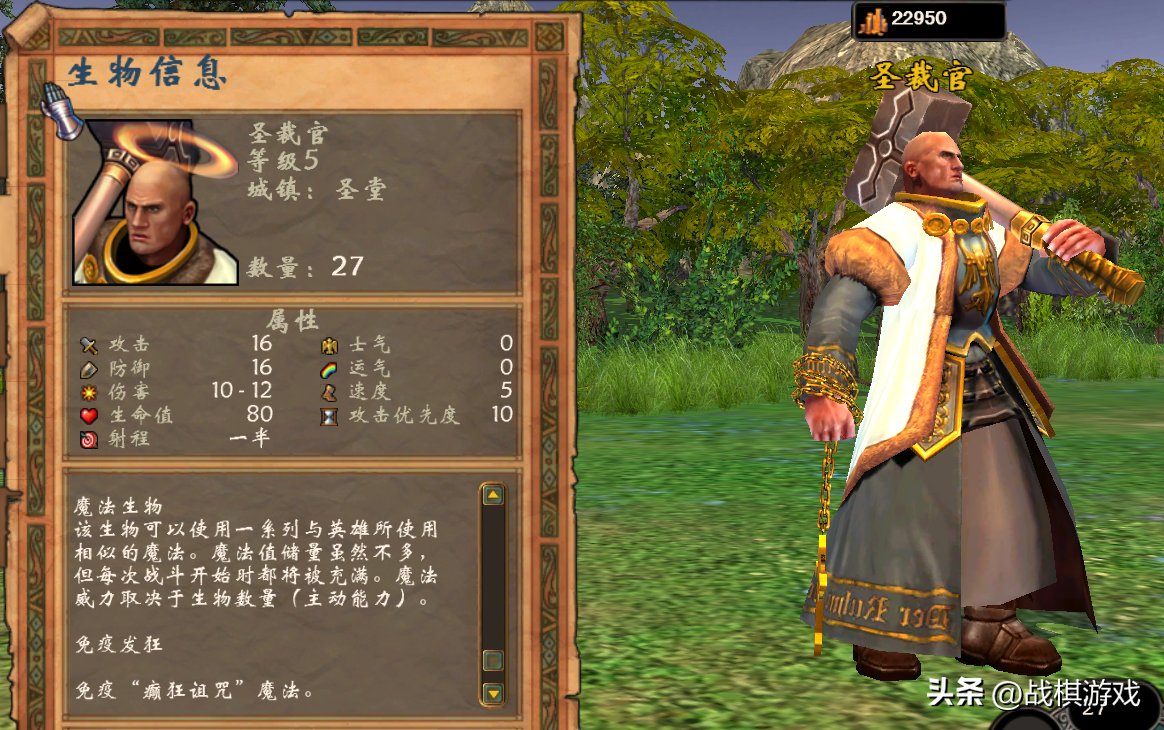Click the square scrollbar thumb in description box
Image resolution: width=1164 pixels, height=730 pixels.
pyautogui.click(x=492, y=660)
